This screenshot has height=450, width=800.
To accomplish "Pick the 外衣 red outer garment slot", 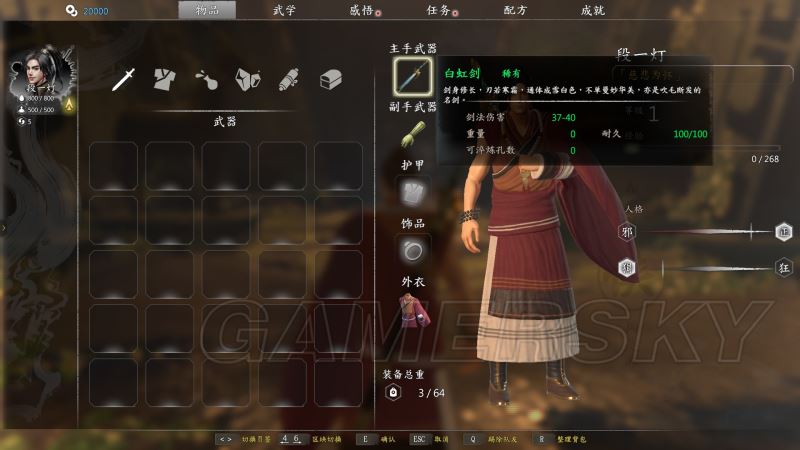I will (412, 309).
